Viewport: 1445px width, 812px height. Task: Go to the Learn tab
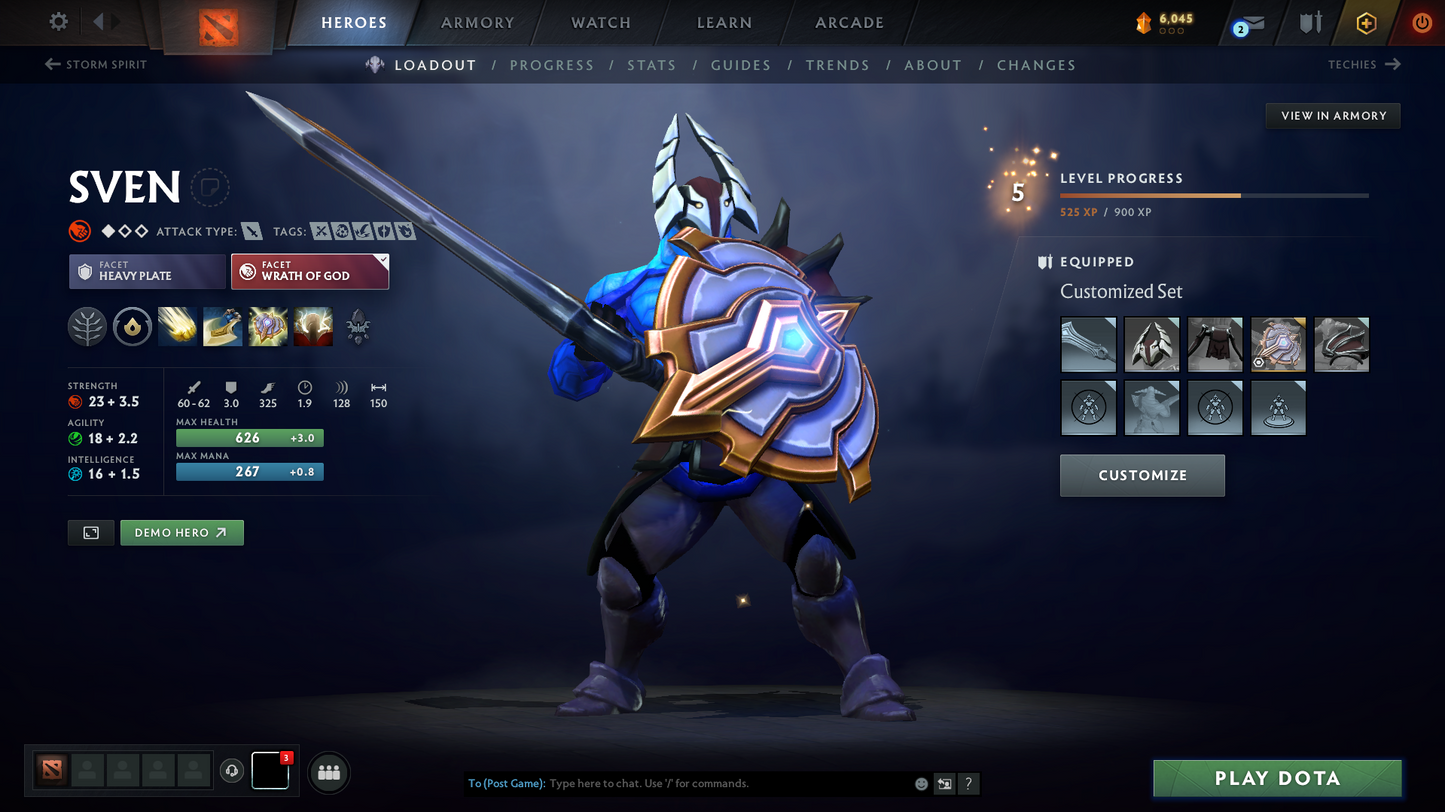[x=724, y=22]
